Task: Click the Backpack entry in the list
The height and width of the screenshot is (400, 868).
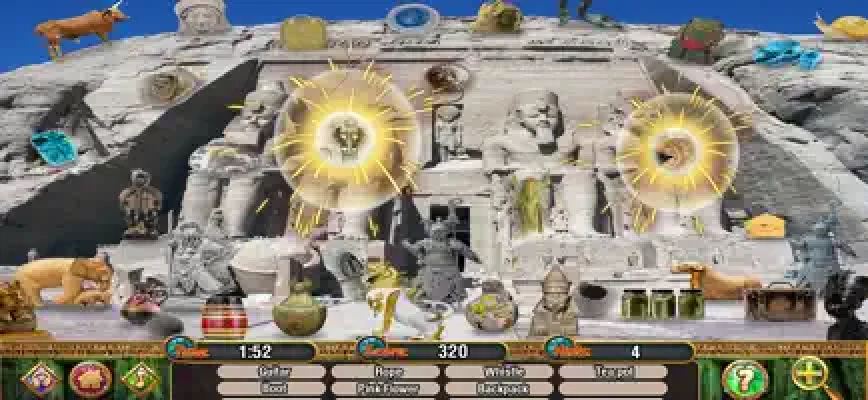Action: pos(498,387)
